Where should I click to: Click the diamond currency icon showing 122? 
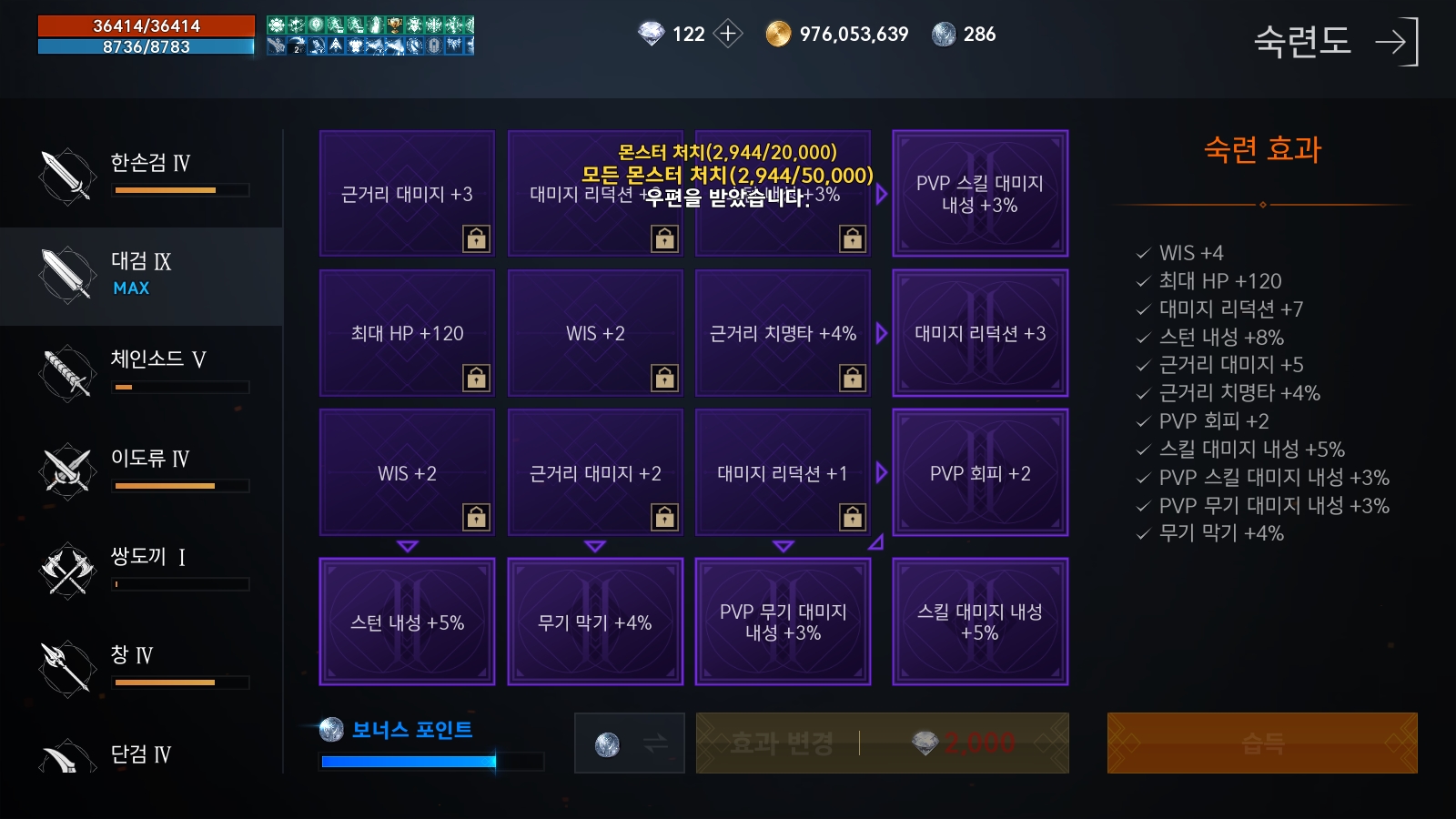(x=650, y=34)
